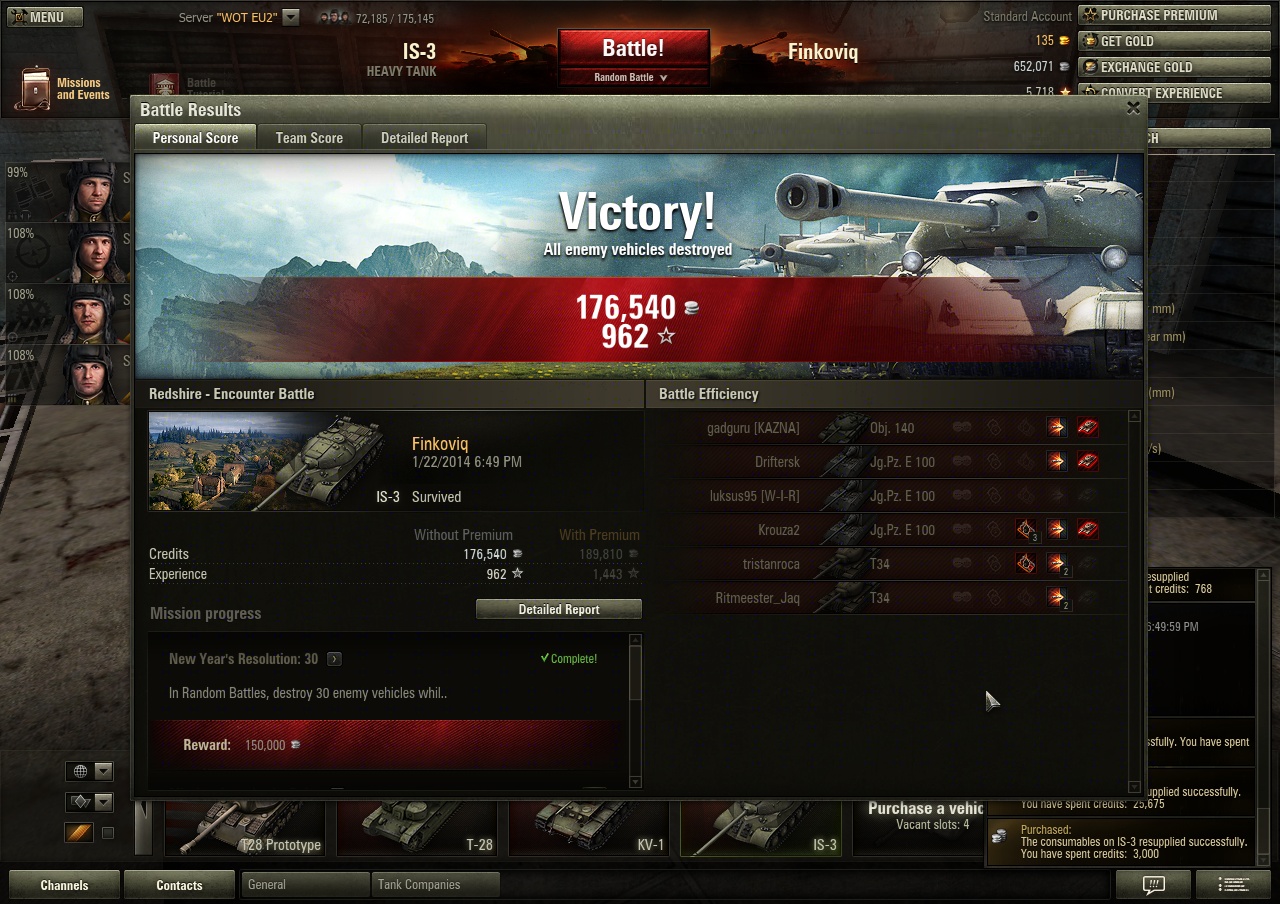Open the server selection dropdown

tap(290, 17)
